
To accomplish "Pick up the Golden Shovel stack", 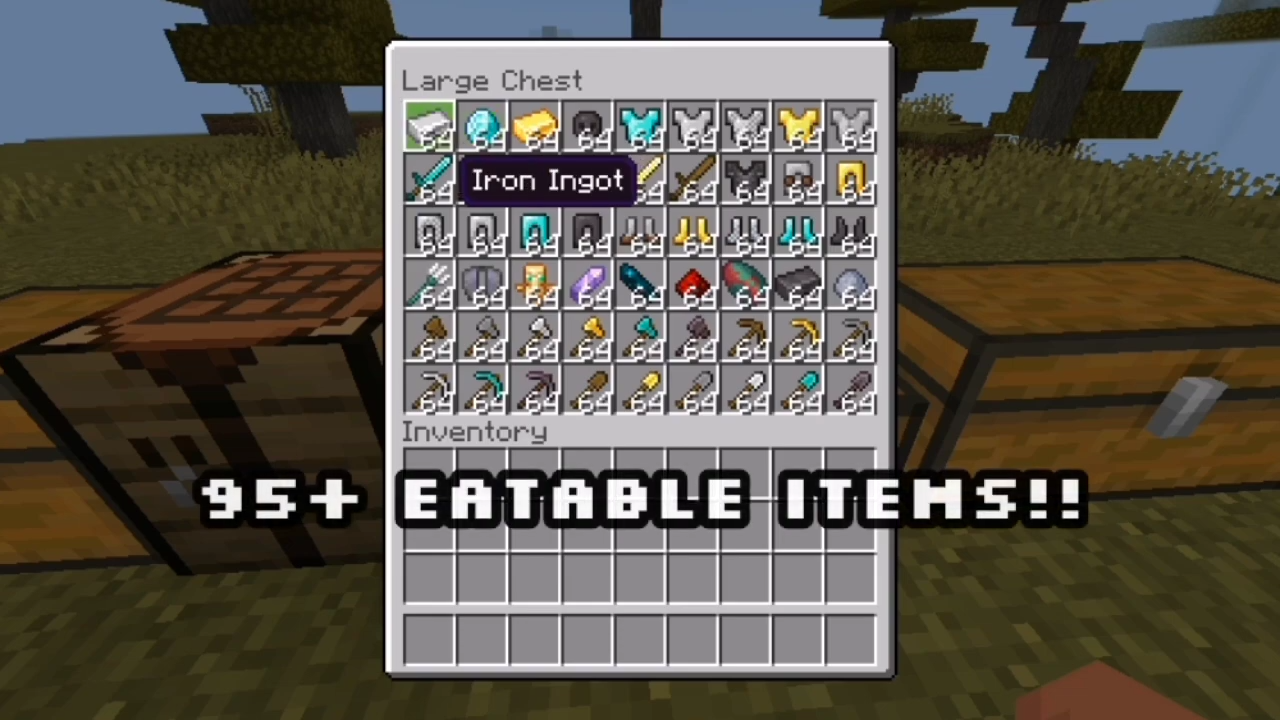I will pyautogui.click(x=641, y=392).
